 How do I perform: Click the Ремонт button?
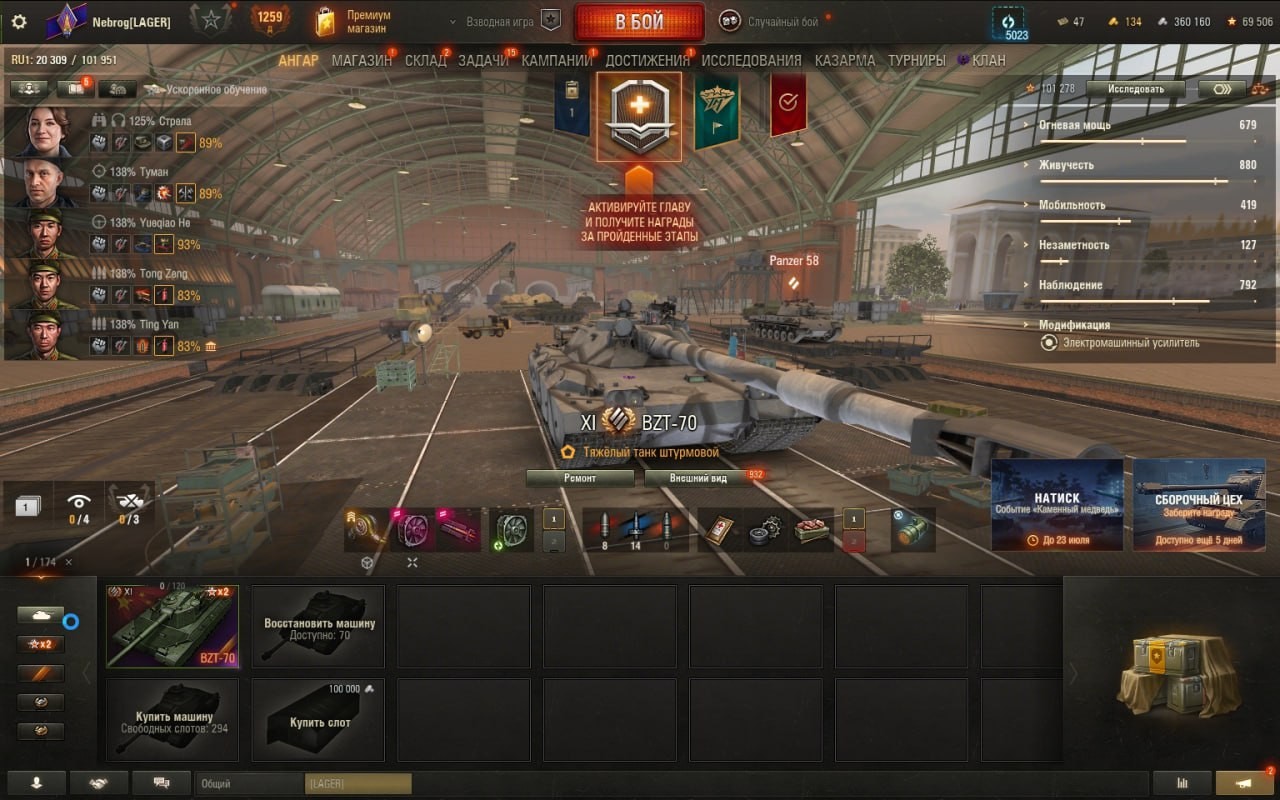(x=580, y=478)
